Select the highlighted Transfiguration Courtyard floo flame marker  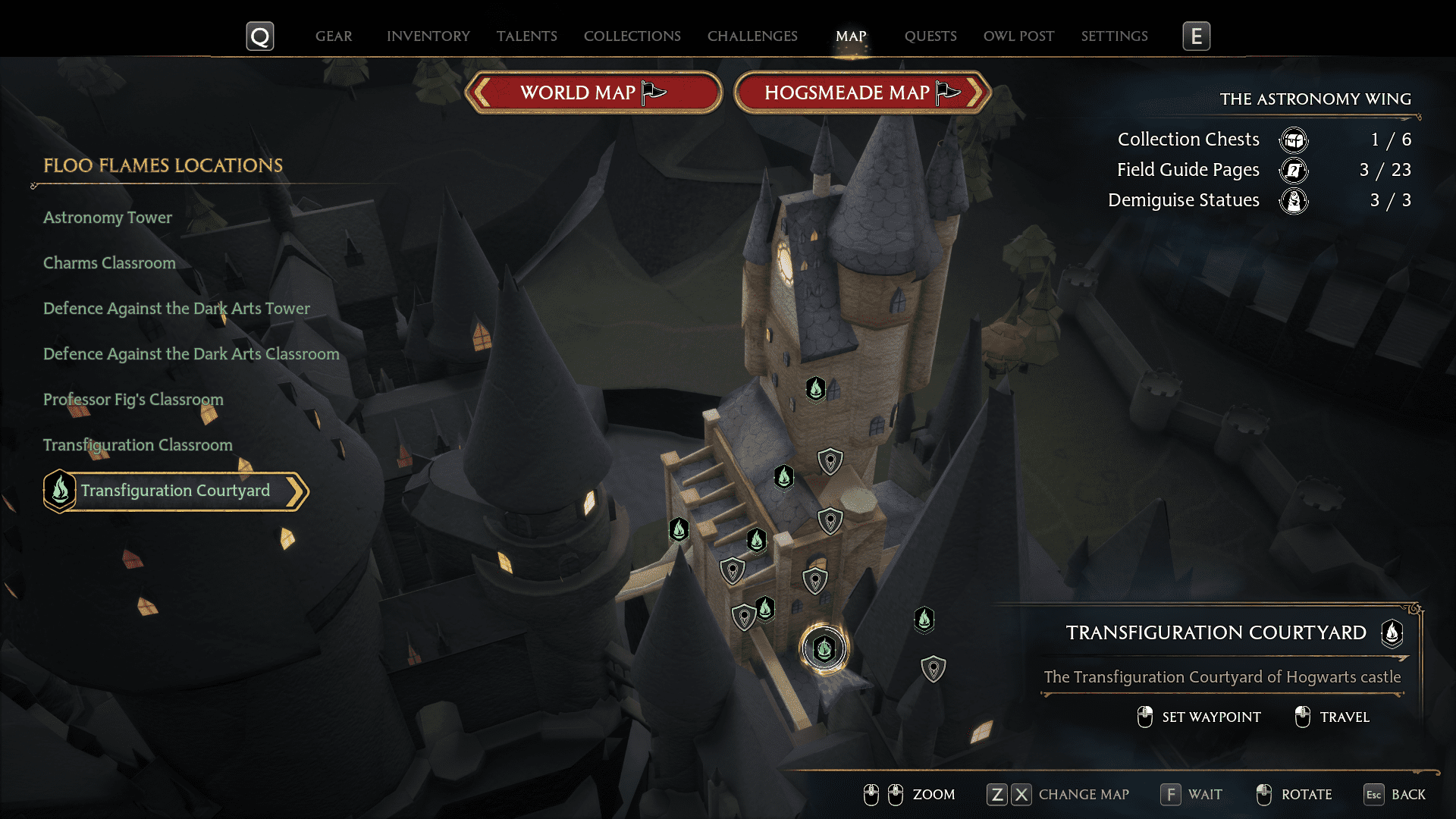(x=824, y=648)
